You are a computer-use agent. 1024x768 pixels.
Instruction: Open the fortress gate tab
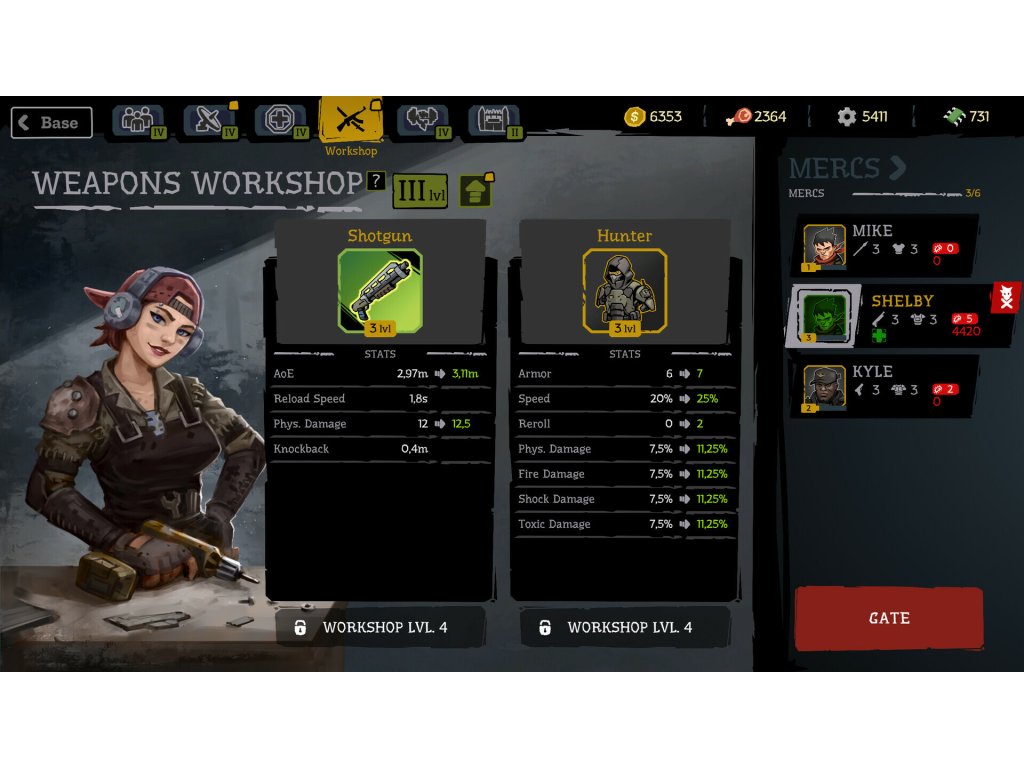(494, 121)
